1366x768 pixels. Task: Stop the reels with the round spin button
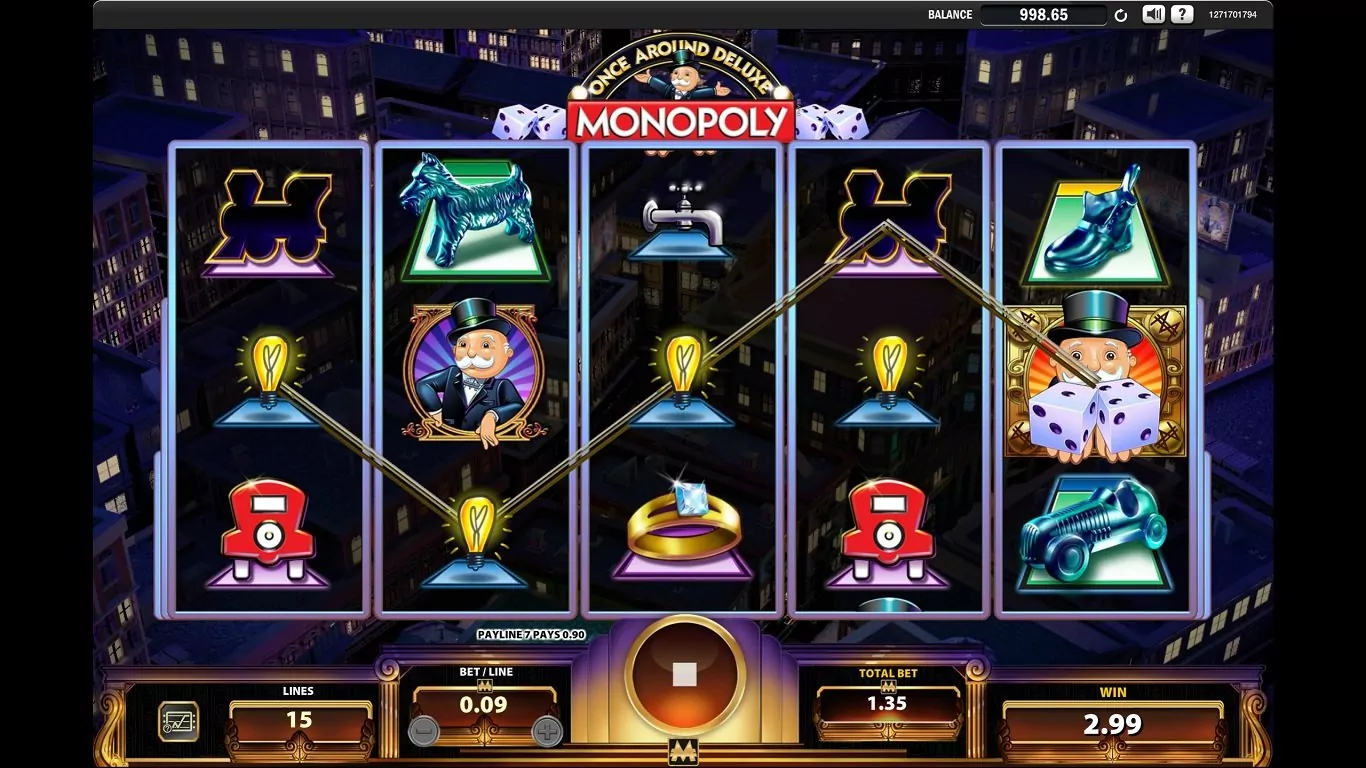tap(684, 674)
